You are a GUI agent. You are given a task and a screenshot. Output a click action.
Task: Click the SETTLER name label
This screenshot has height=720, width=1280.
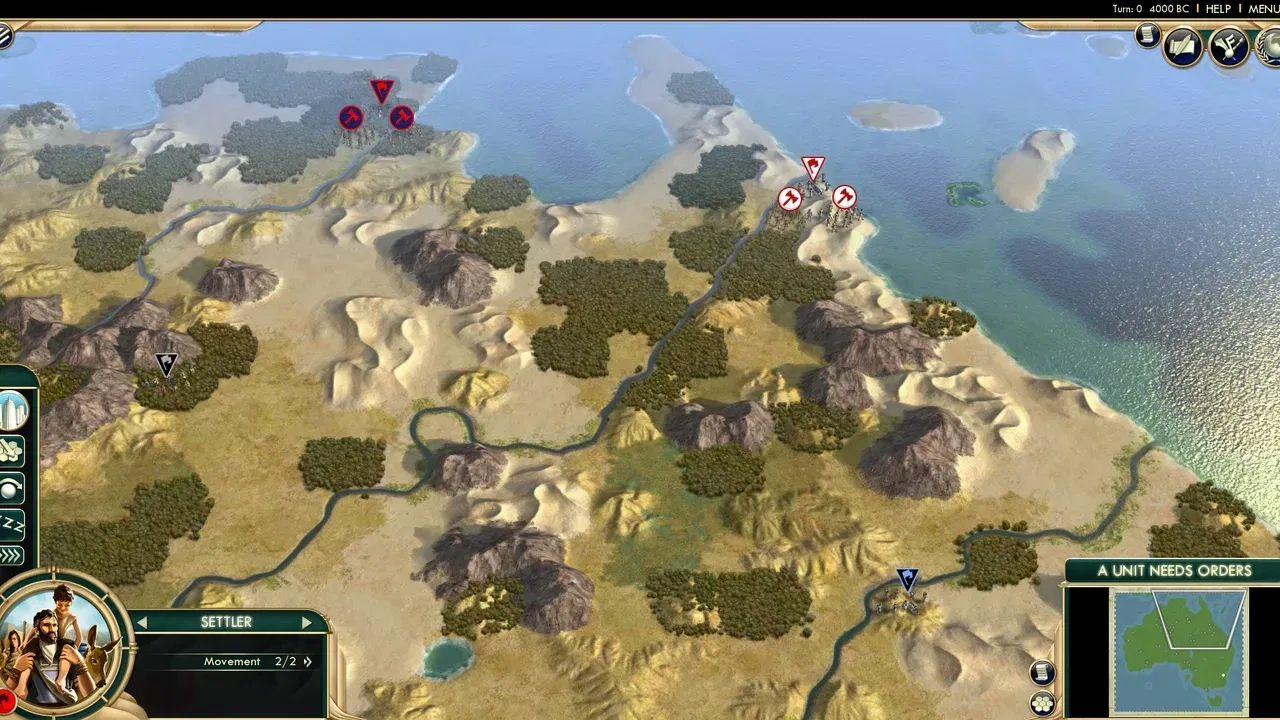[x=226, y=621]
